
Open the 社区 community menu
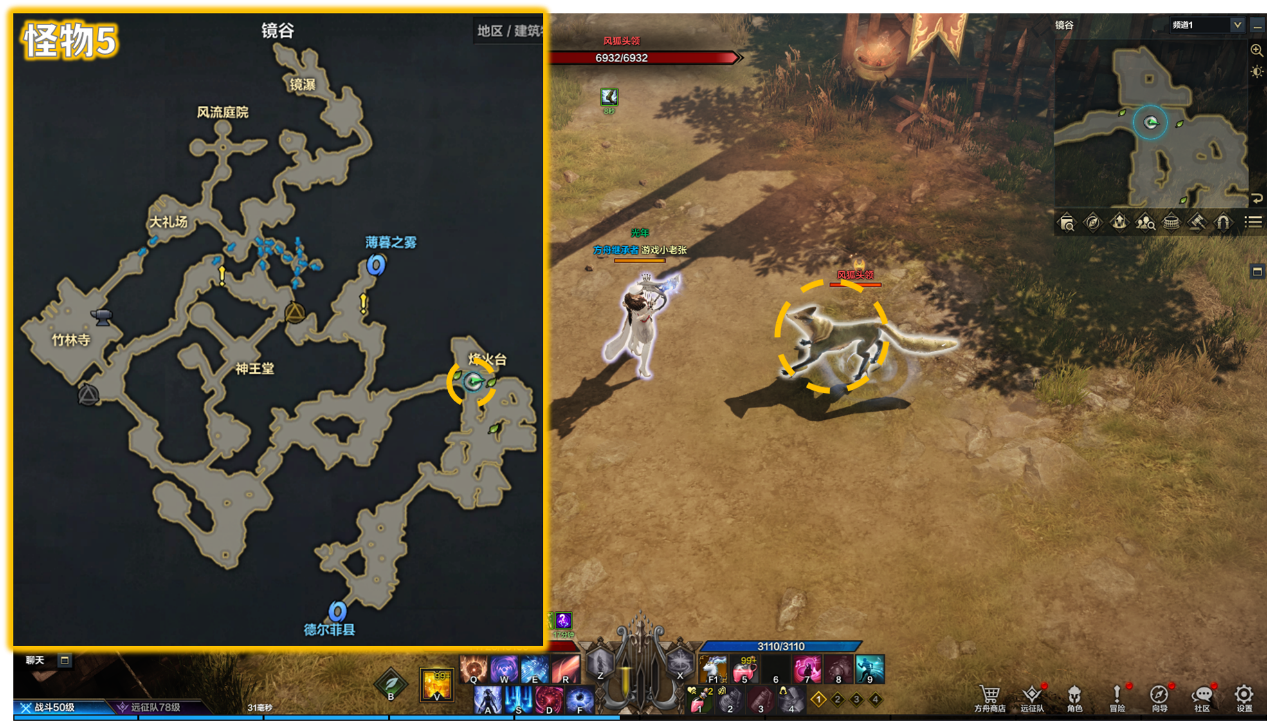(1202, 697)
